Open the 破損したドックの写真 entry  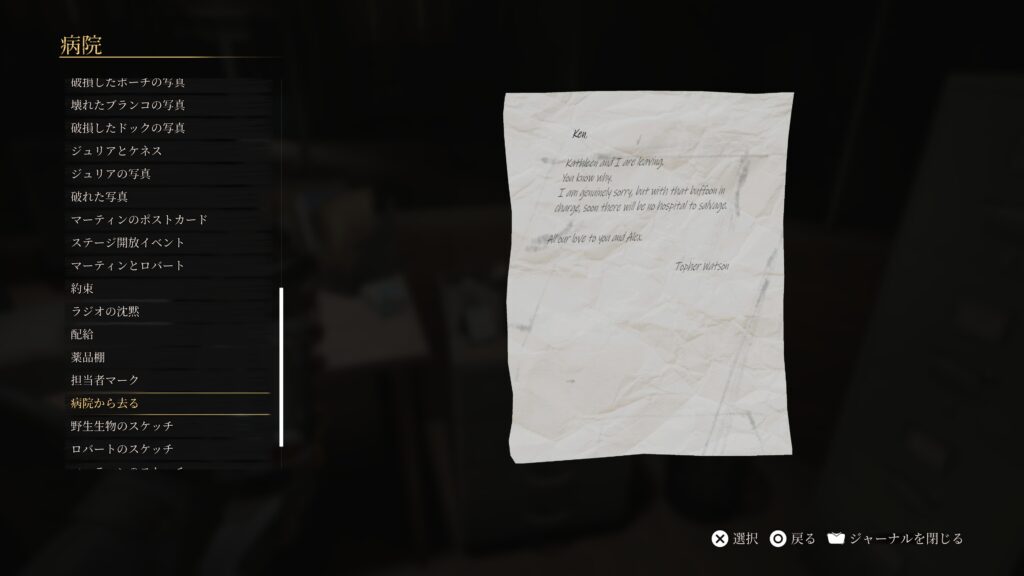128,128
